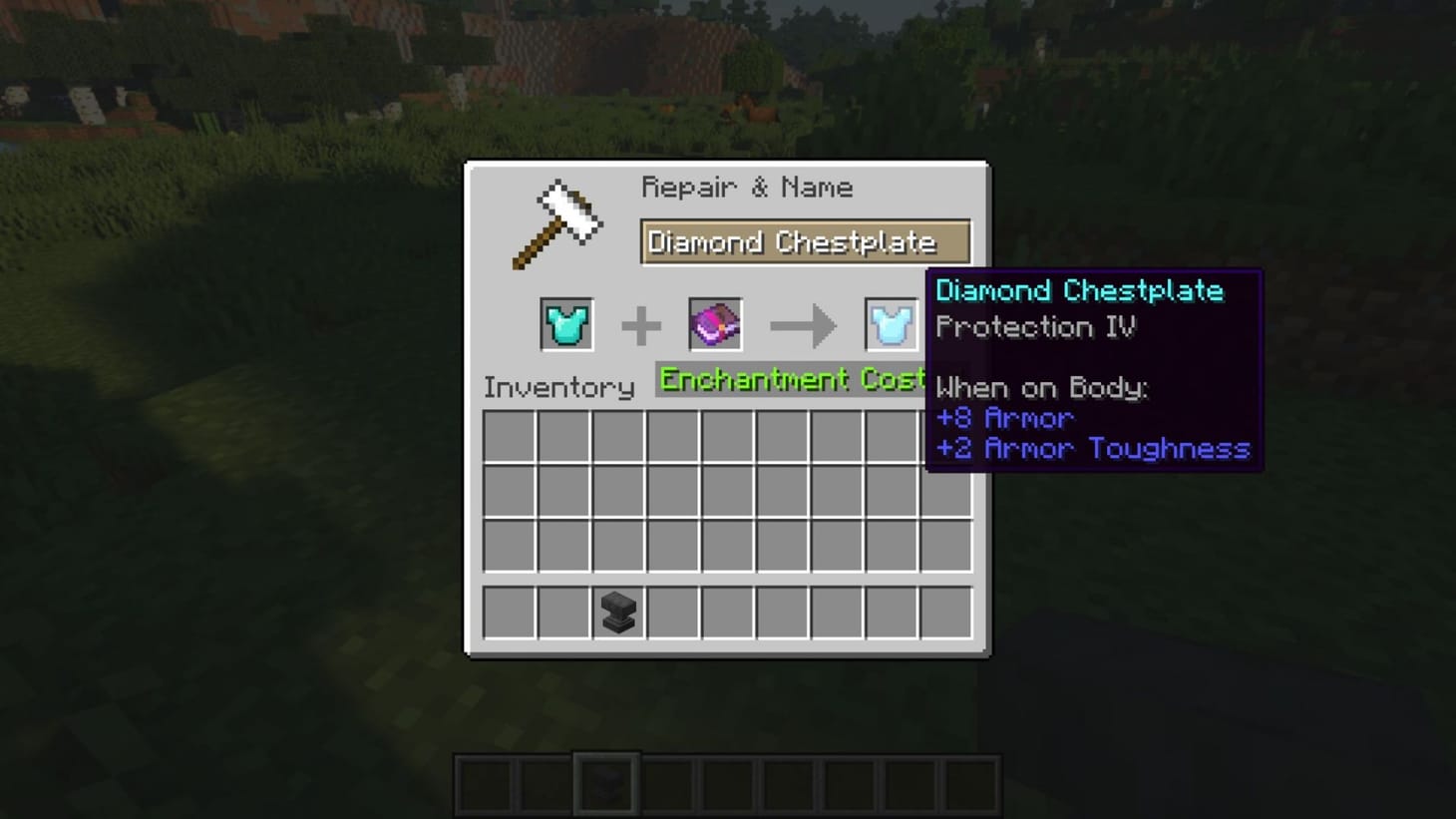Take the Protection IV chestplate from the output slot
The height and width of the screenshot is (819, 1456).
pyautogui.click(x=891, y=324)
